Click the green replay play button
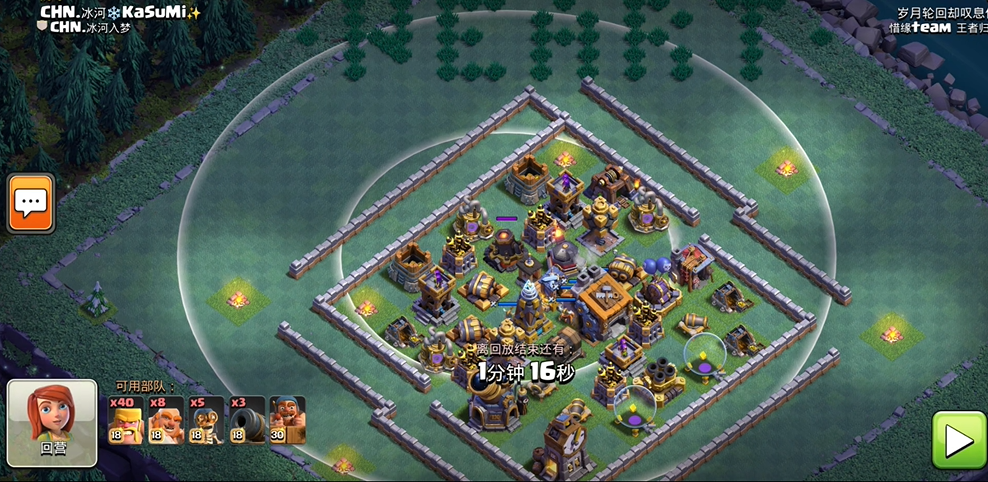 tap(958, 440)
